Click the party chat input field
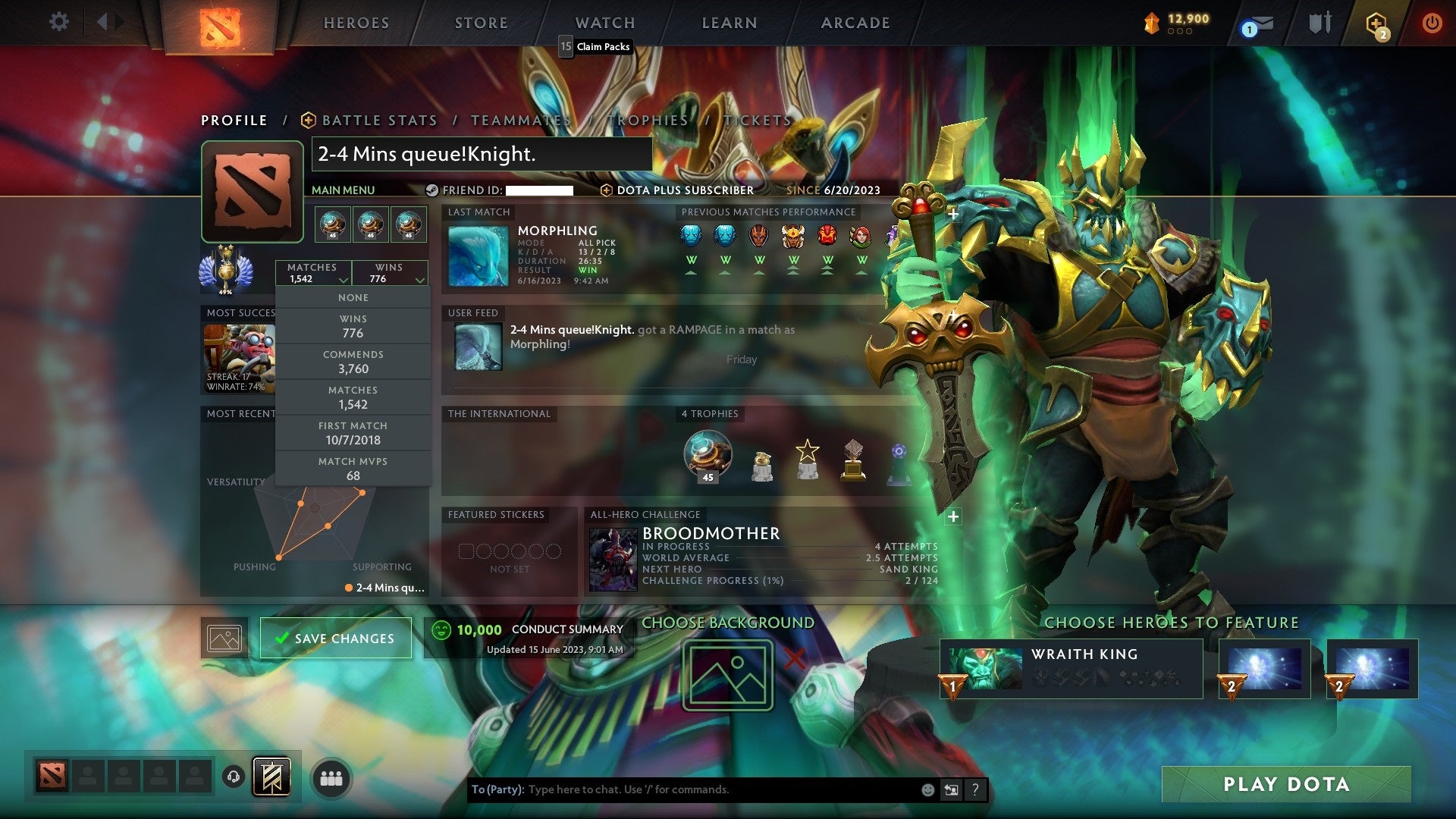1456x819 pixels. pyautogui.click(x=682, y=789)
